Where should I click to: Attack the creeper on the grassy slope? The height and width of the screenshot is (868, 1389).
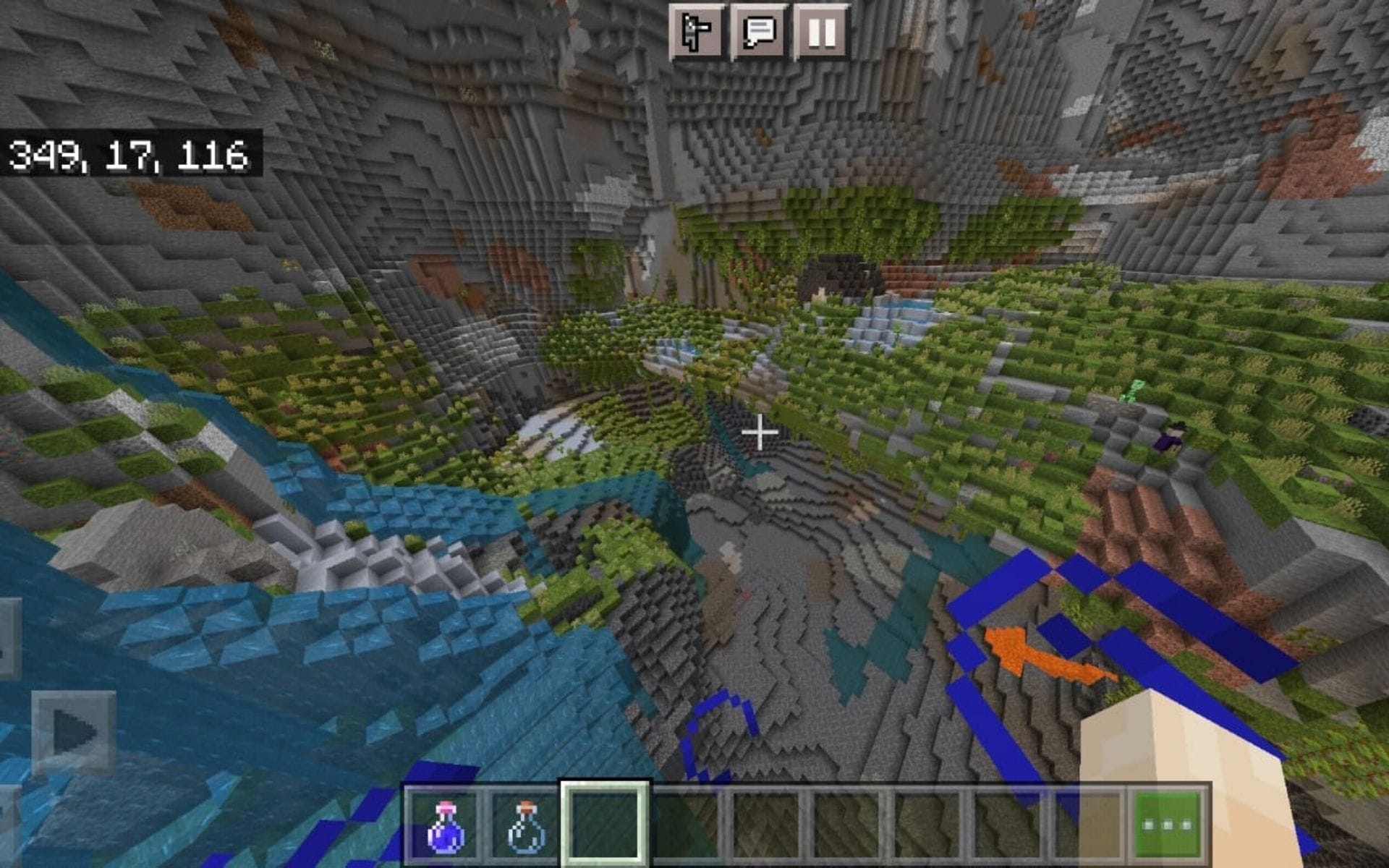[1131, 391]
